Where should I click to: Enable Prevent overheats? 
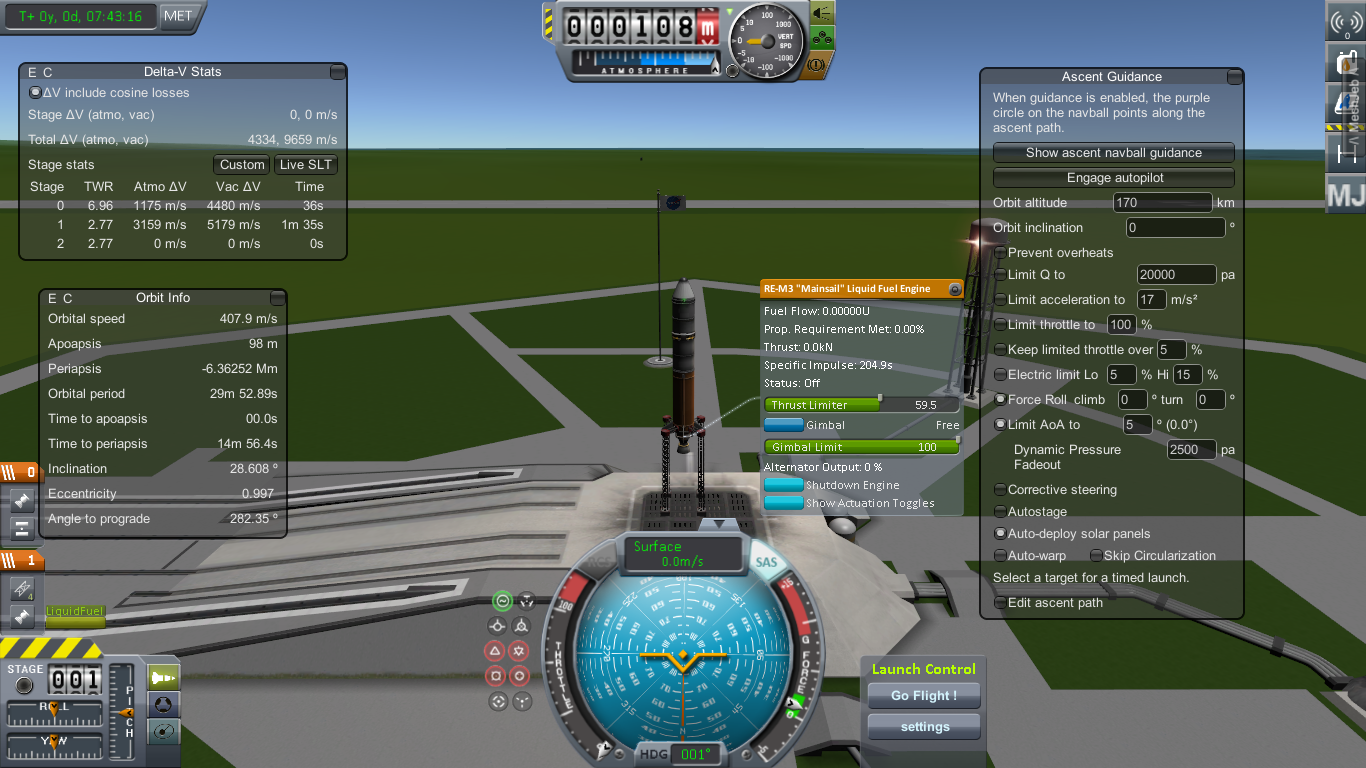(1001, 253)
